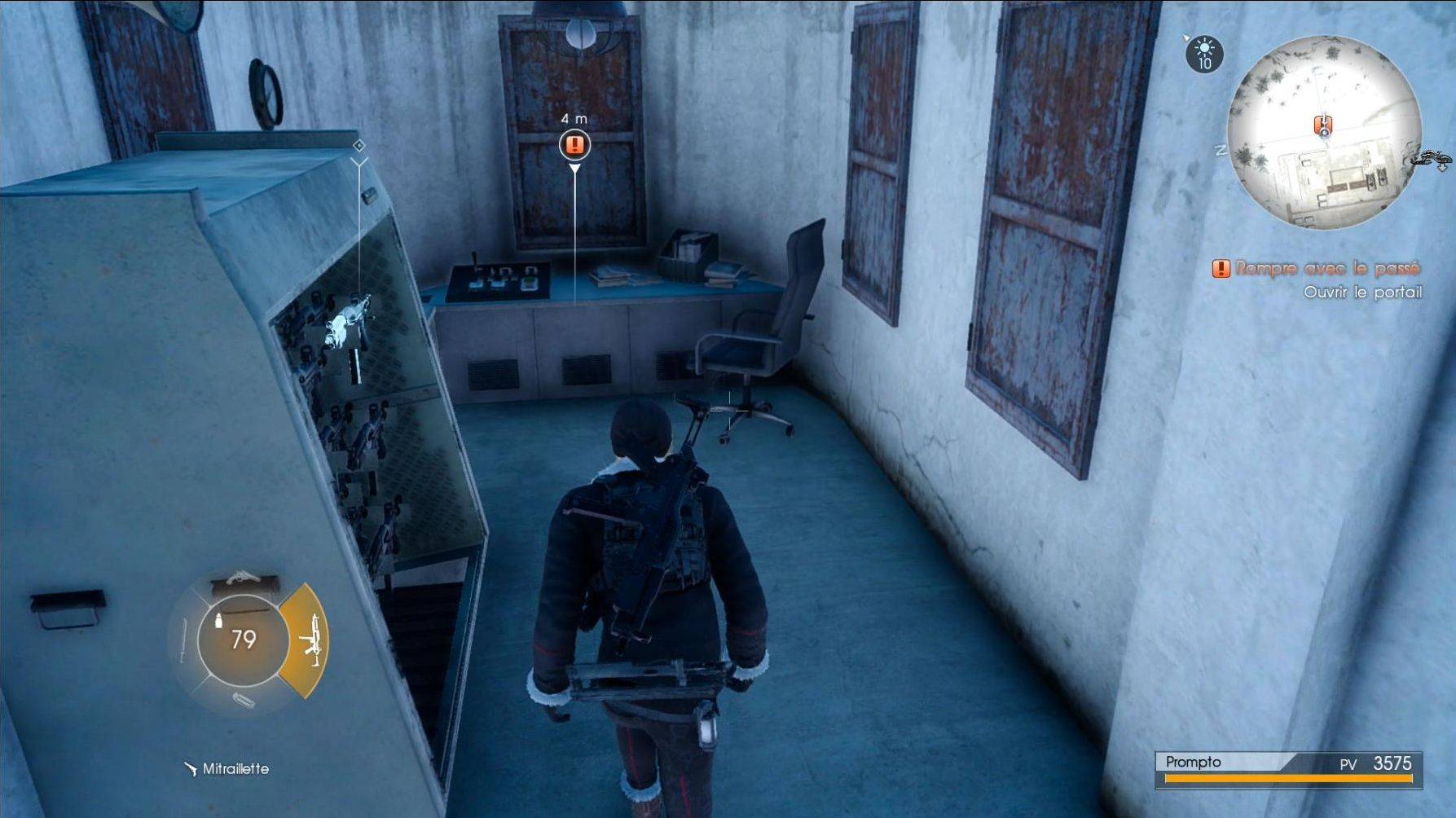The height and width of the screenshot is (818, 1456).
Task: Select the quest marker on the minimap
Action: coord(1323,125)
